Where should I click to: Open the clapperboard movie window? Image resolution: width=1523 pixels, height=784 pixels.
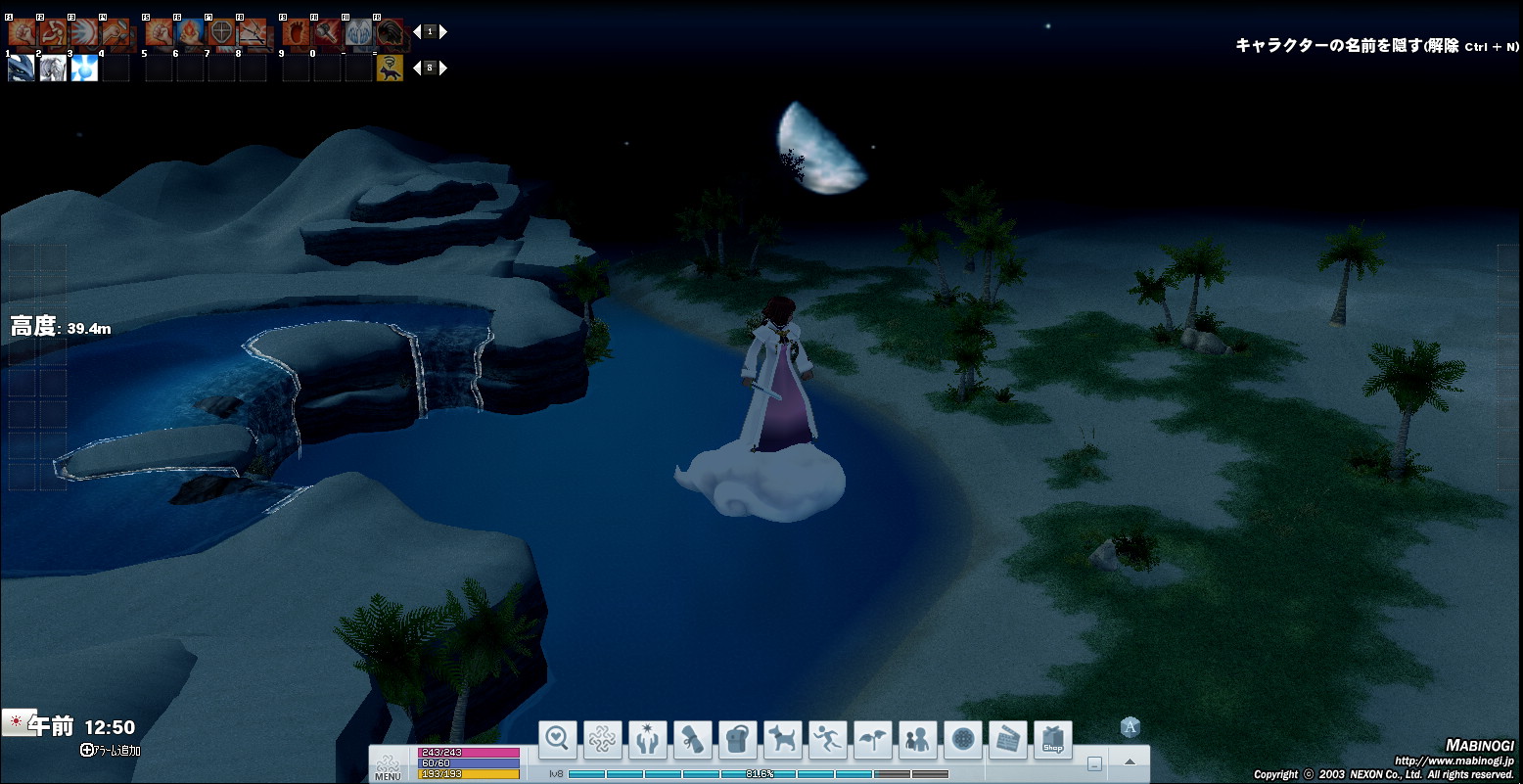click(x=1008, y=740)
